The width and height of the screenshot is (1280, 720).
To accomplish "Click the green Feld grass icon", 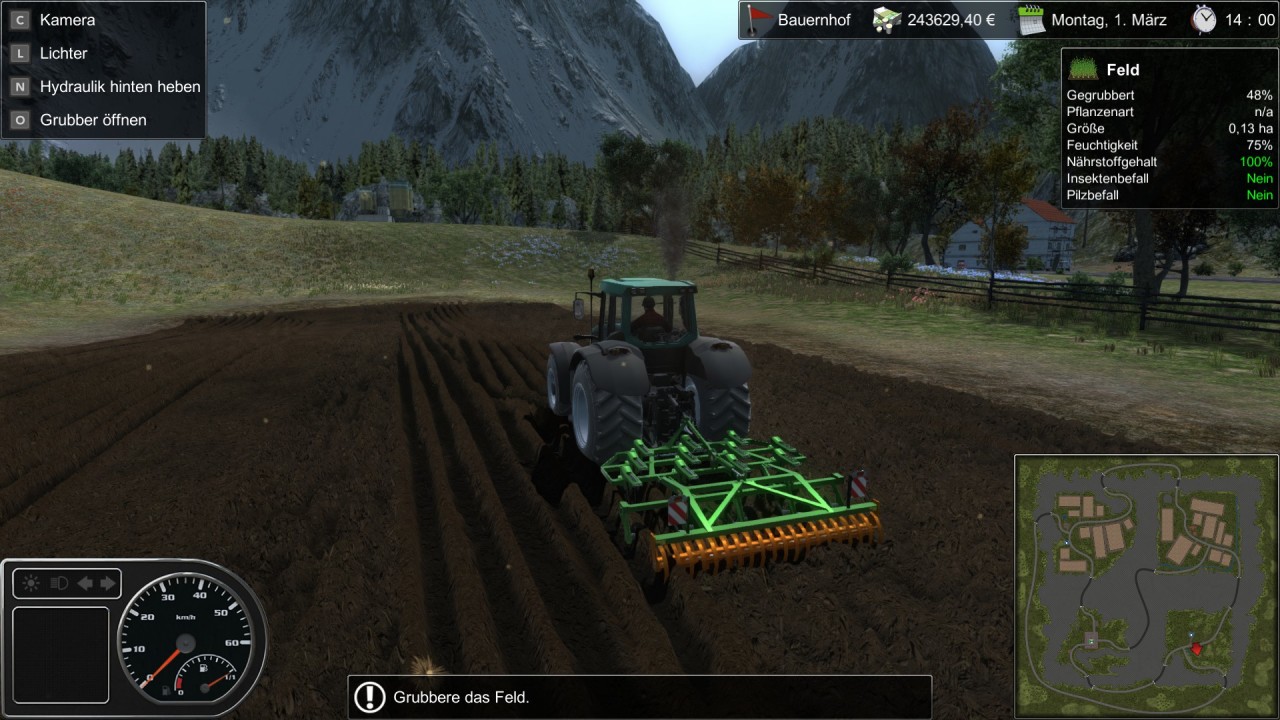I will click(1084, 69).
